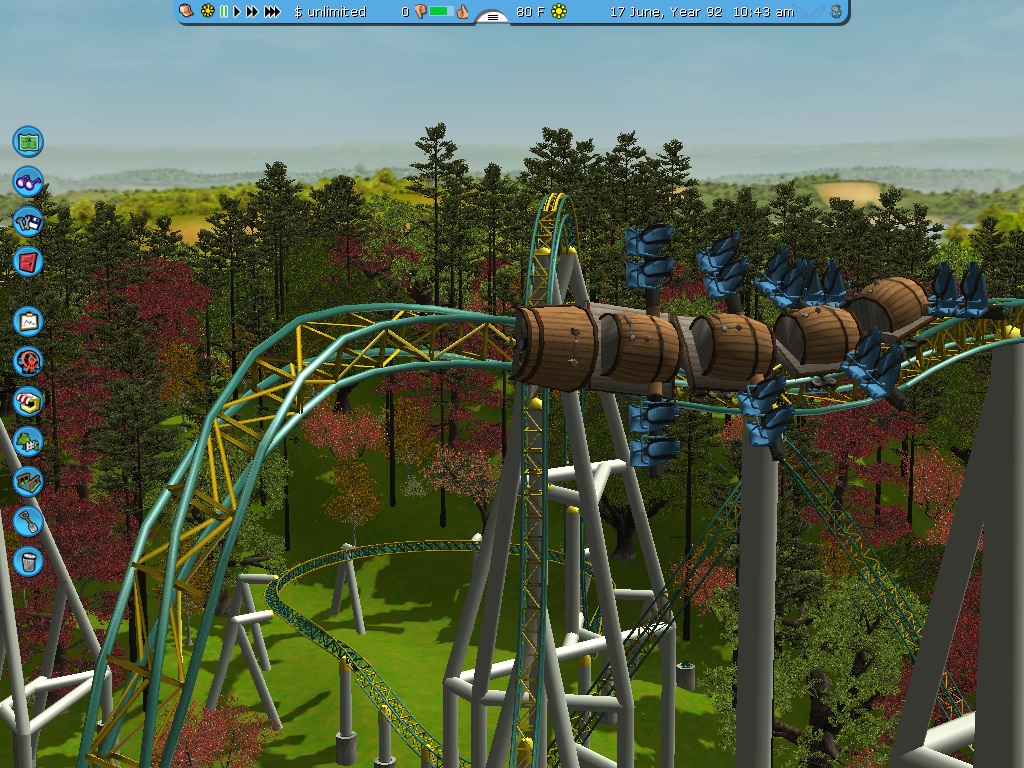Open the file and game options icon

[28, 221]
